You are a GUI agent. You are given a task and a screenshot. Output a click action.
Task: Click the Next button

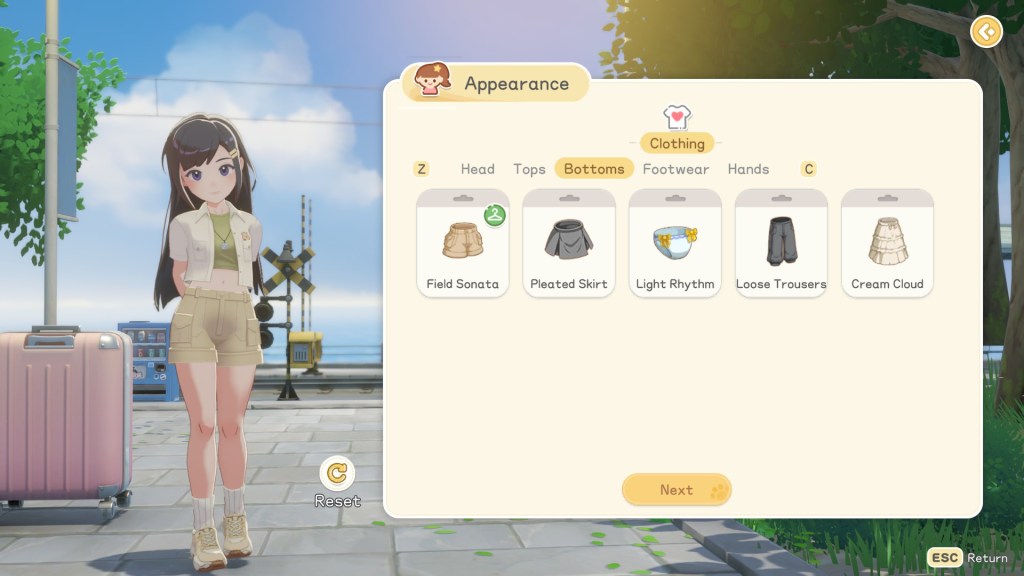(676, 490)
